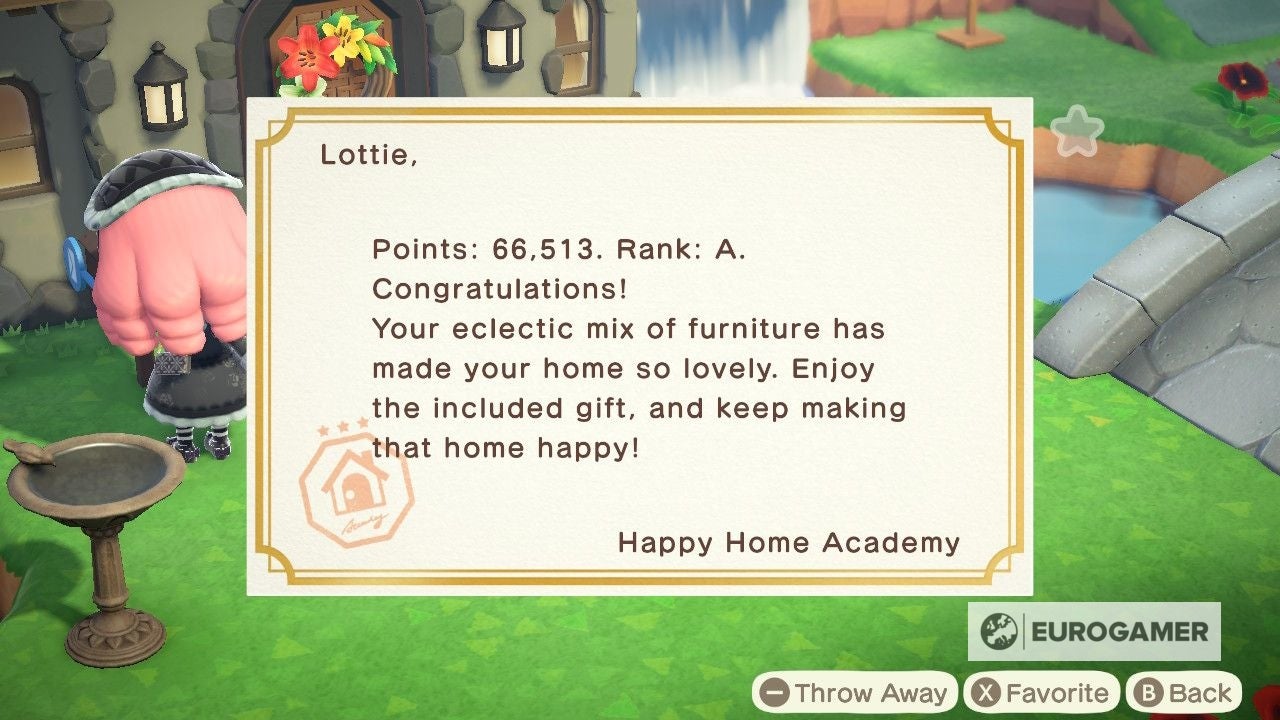Expand the letter signature area
Screen dimensions: 1280x720
[x=789, y=543]
